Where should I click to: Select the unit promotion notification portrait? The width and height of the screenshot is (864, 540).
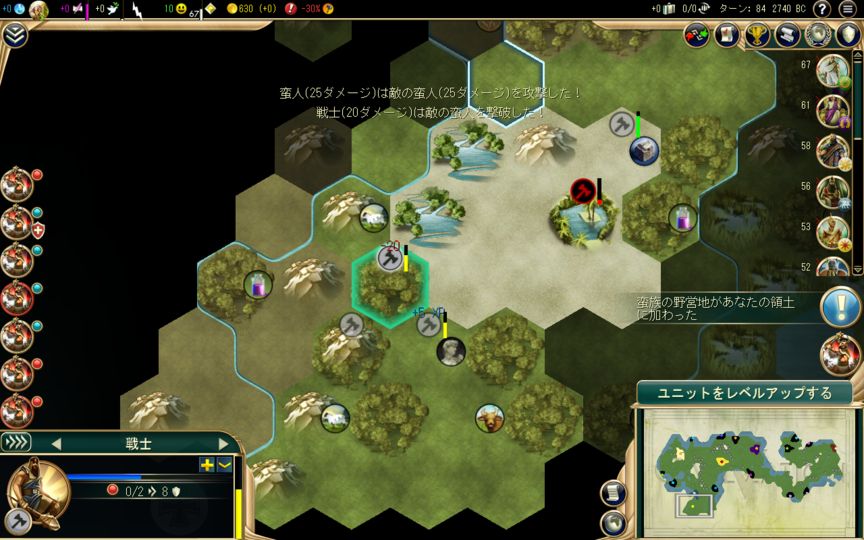coord(839,353)
